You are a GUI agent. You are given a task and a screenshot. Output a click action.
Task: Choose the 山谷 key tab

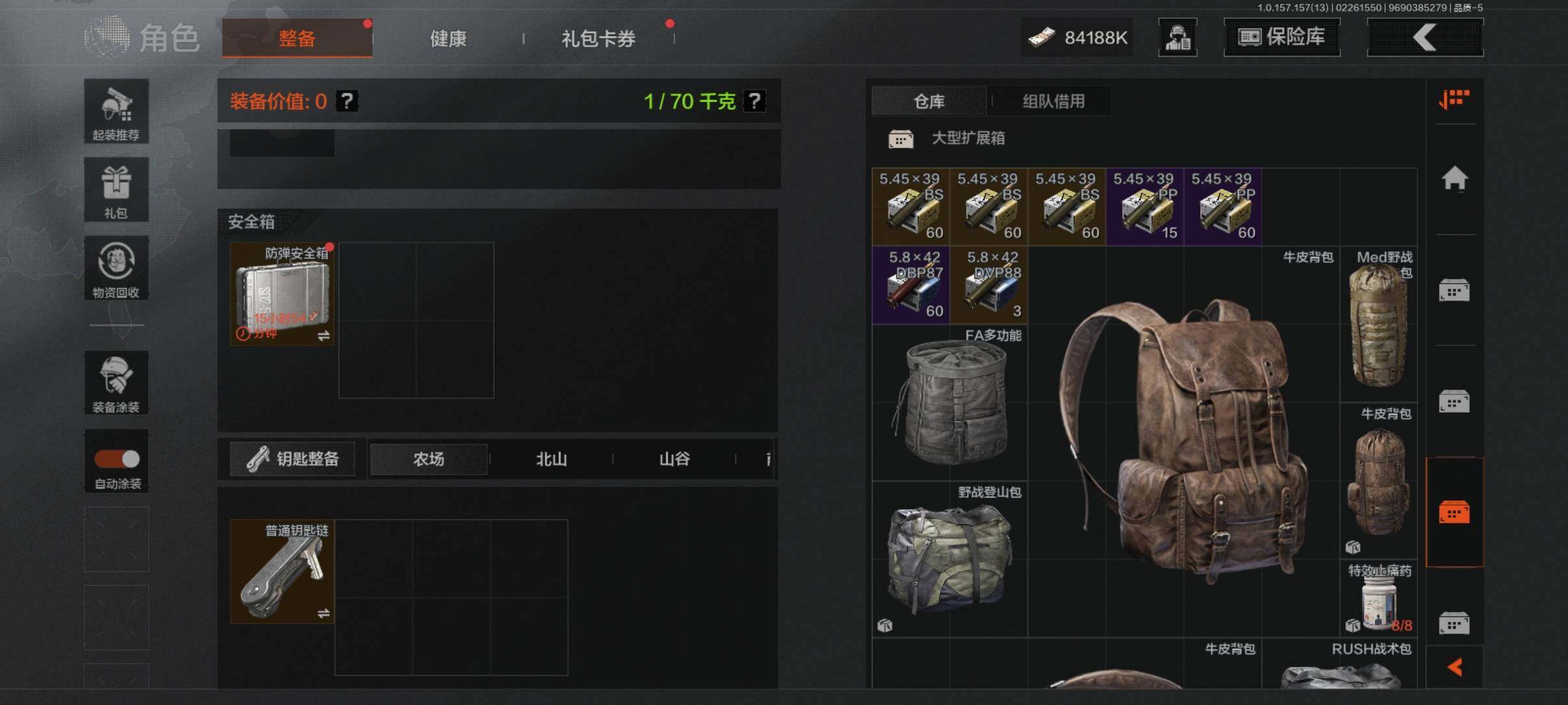point(674,459)
